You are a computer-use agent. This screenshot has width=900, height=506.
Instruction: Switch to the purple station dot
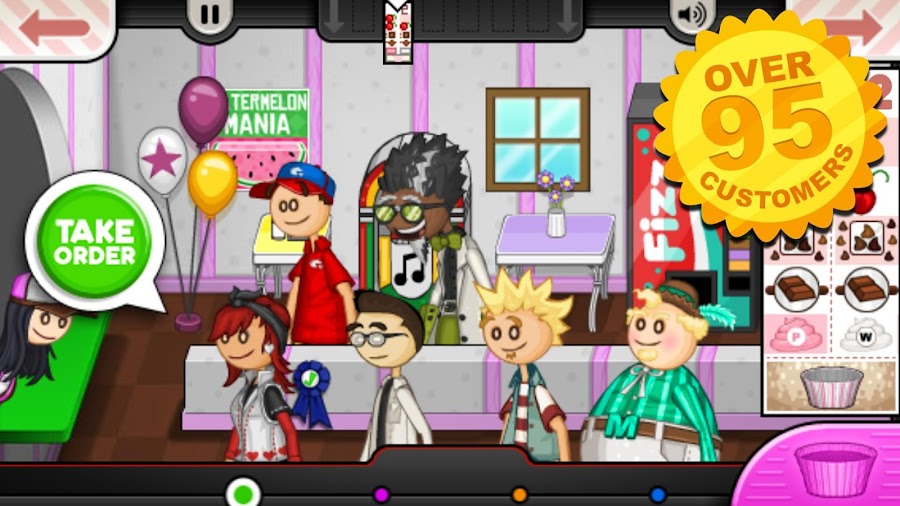[x=381, y=494]
